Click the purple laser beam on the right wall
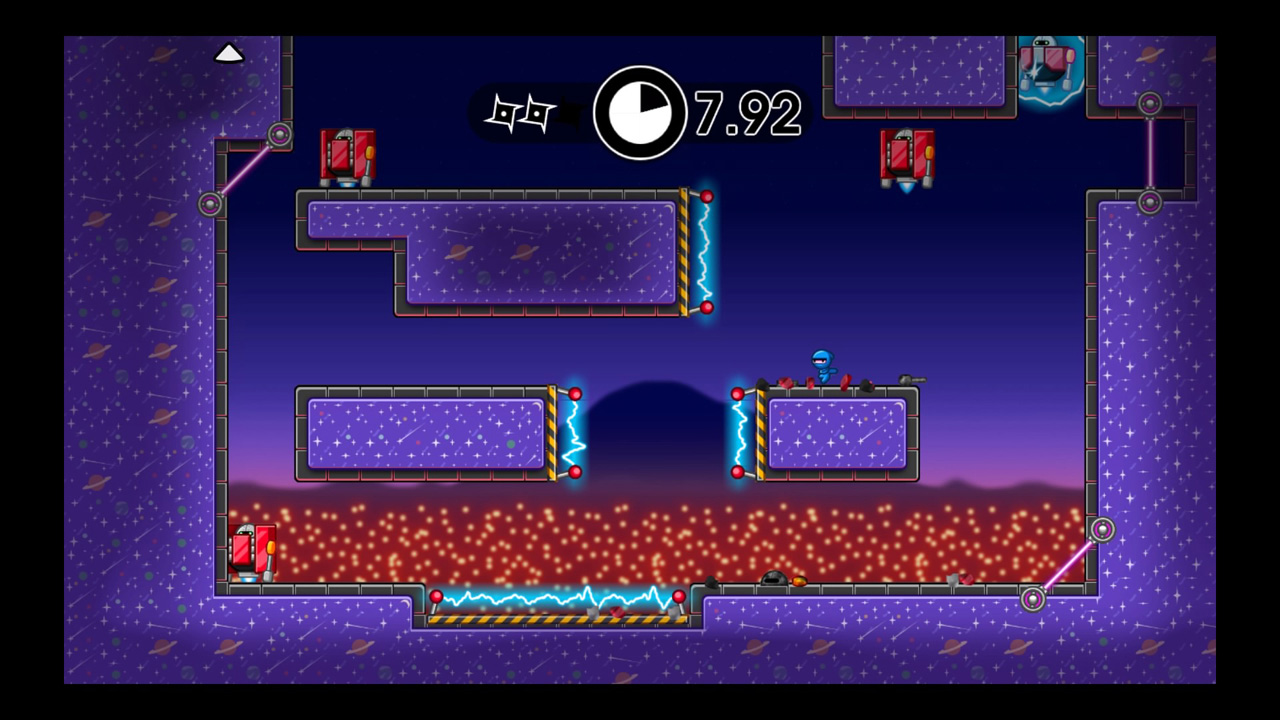The width and height of the screenshot is (1280, 720). 1149,150
